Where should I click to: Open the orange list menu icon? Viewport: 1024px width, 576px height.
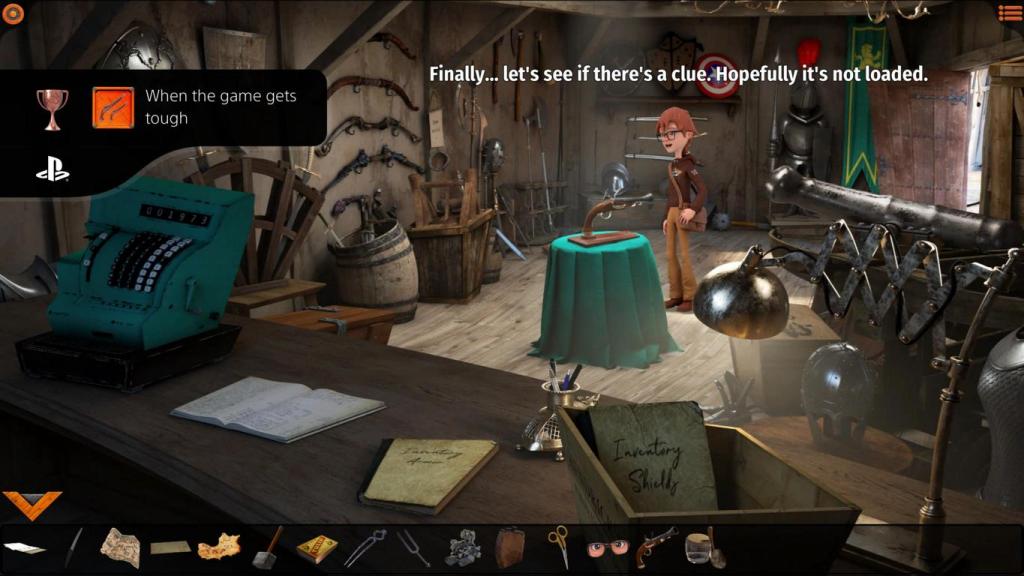tap(1010, 13)
